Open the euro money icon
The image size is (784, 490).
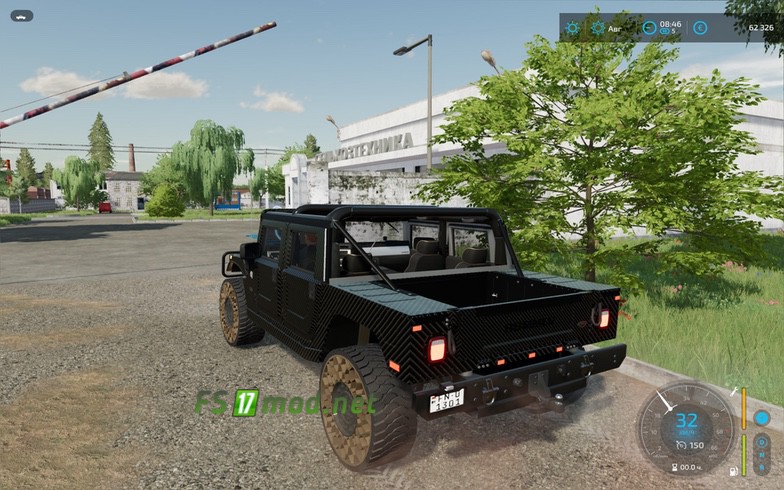pyautogui.click(x=700, y=28)
